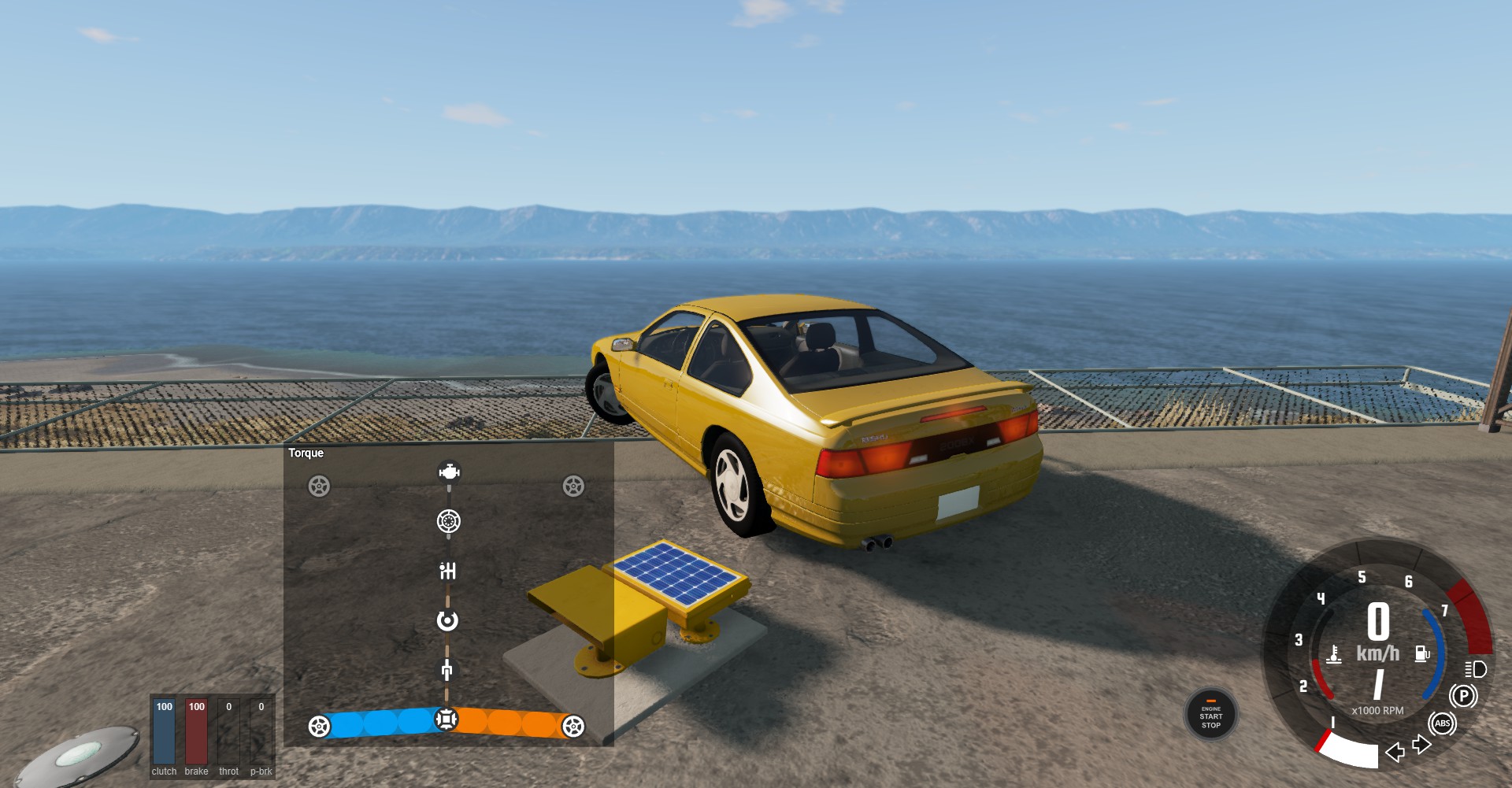Activate the right turn signal arrow
Viewport: 1512px width, 788px height.
(1421, 744)
